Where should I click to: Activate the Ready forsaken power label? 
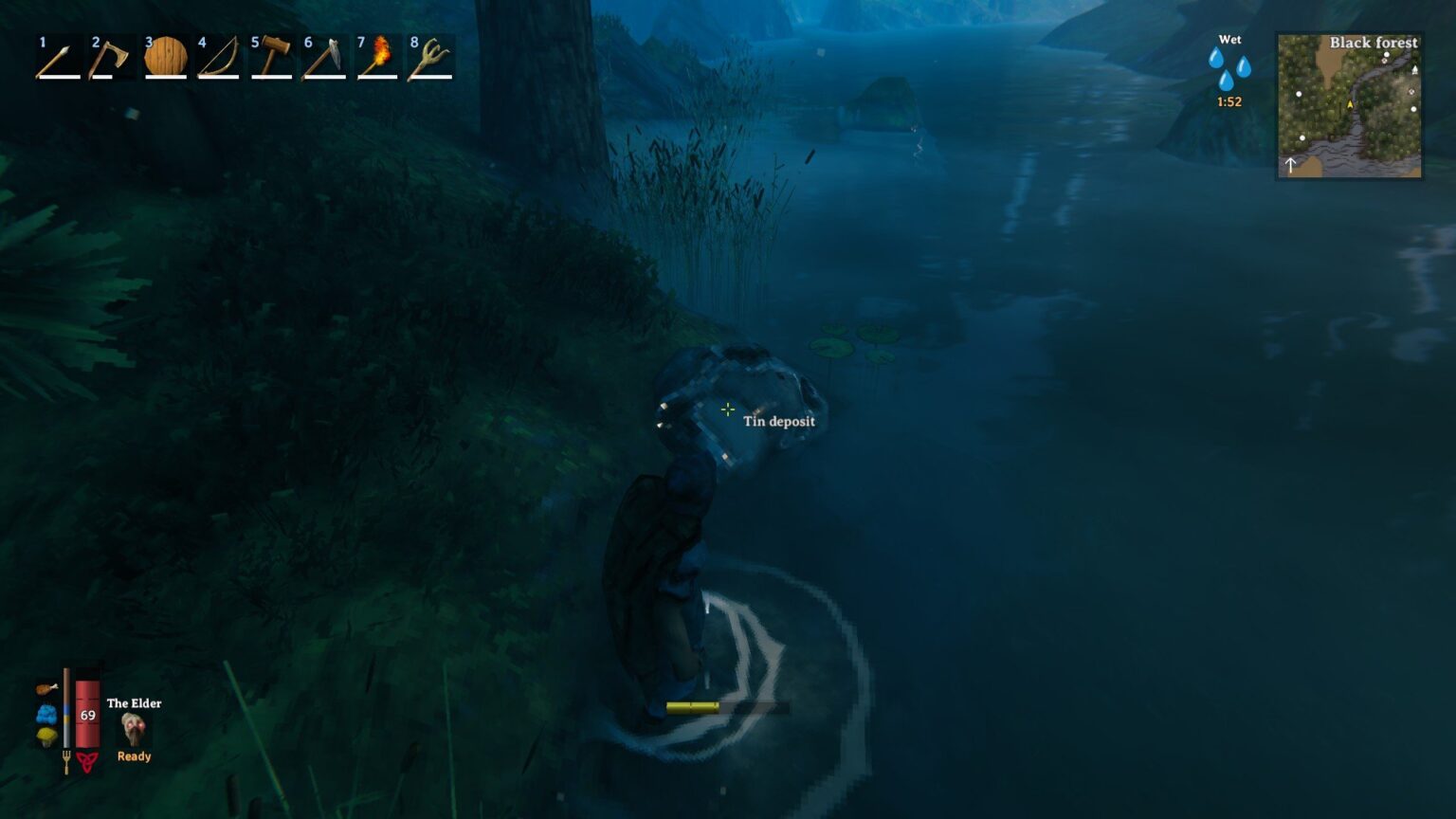[x=134, y=755]
